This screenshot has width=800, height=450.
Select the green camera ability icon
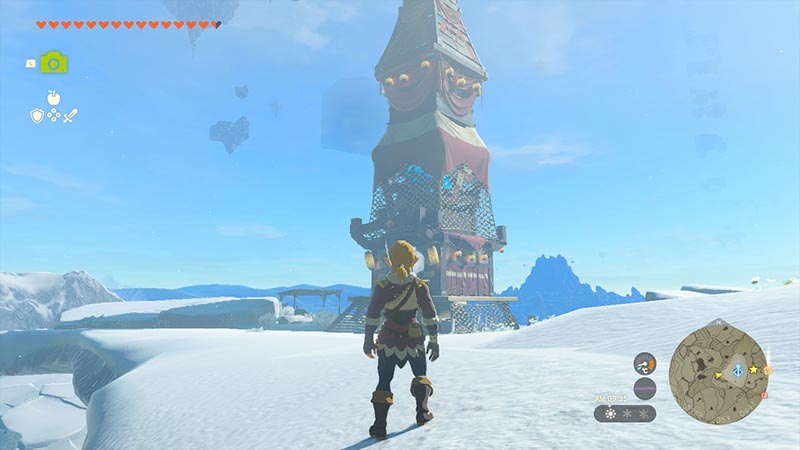pos(53,62)
